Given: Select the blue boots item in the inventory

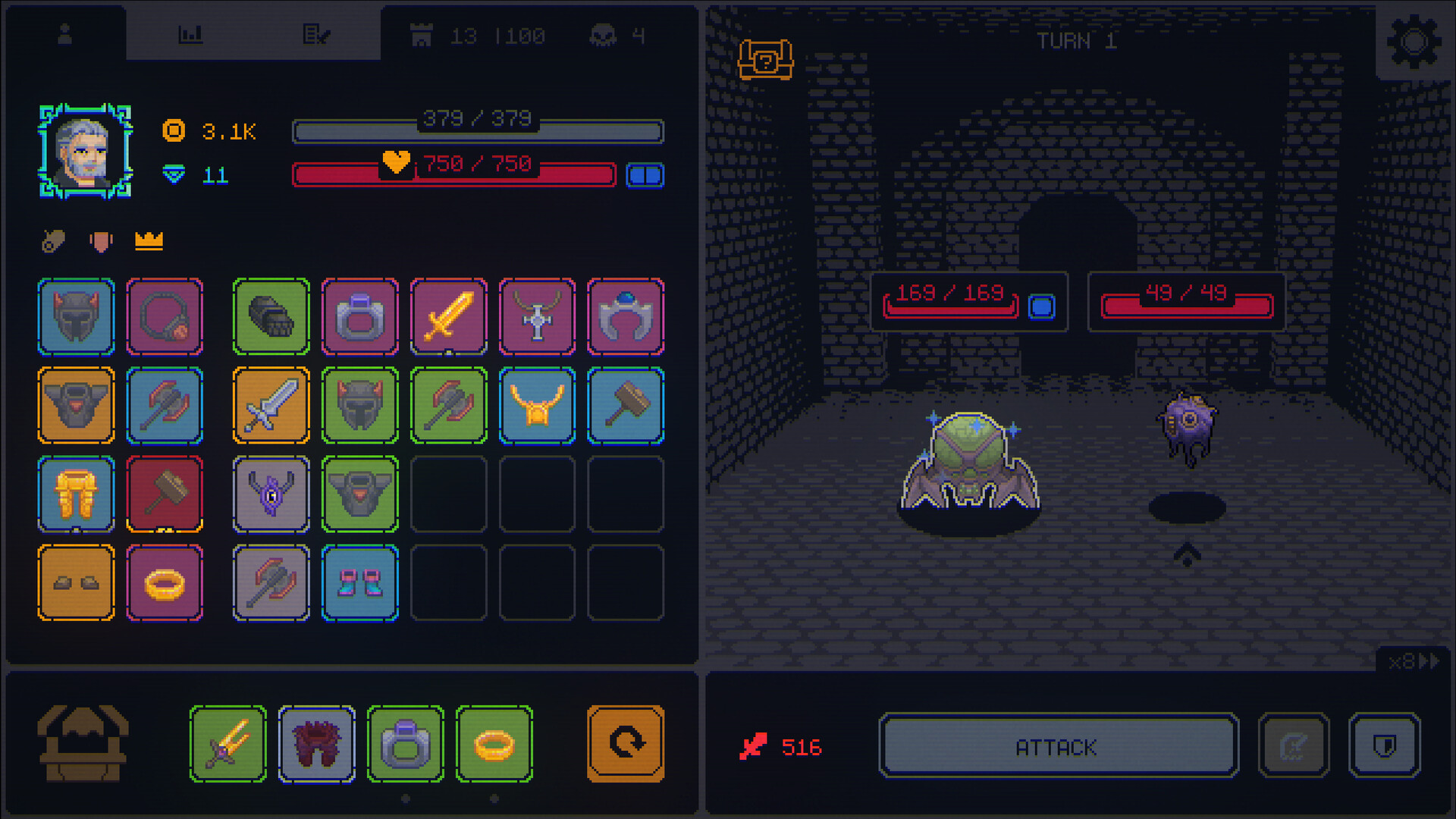Looking at the screenshot, I should (359, 584).
